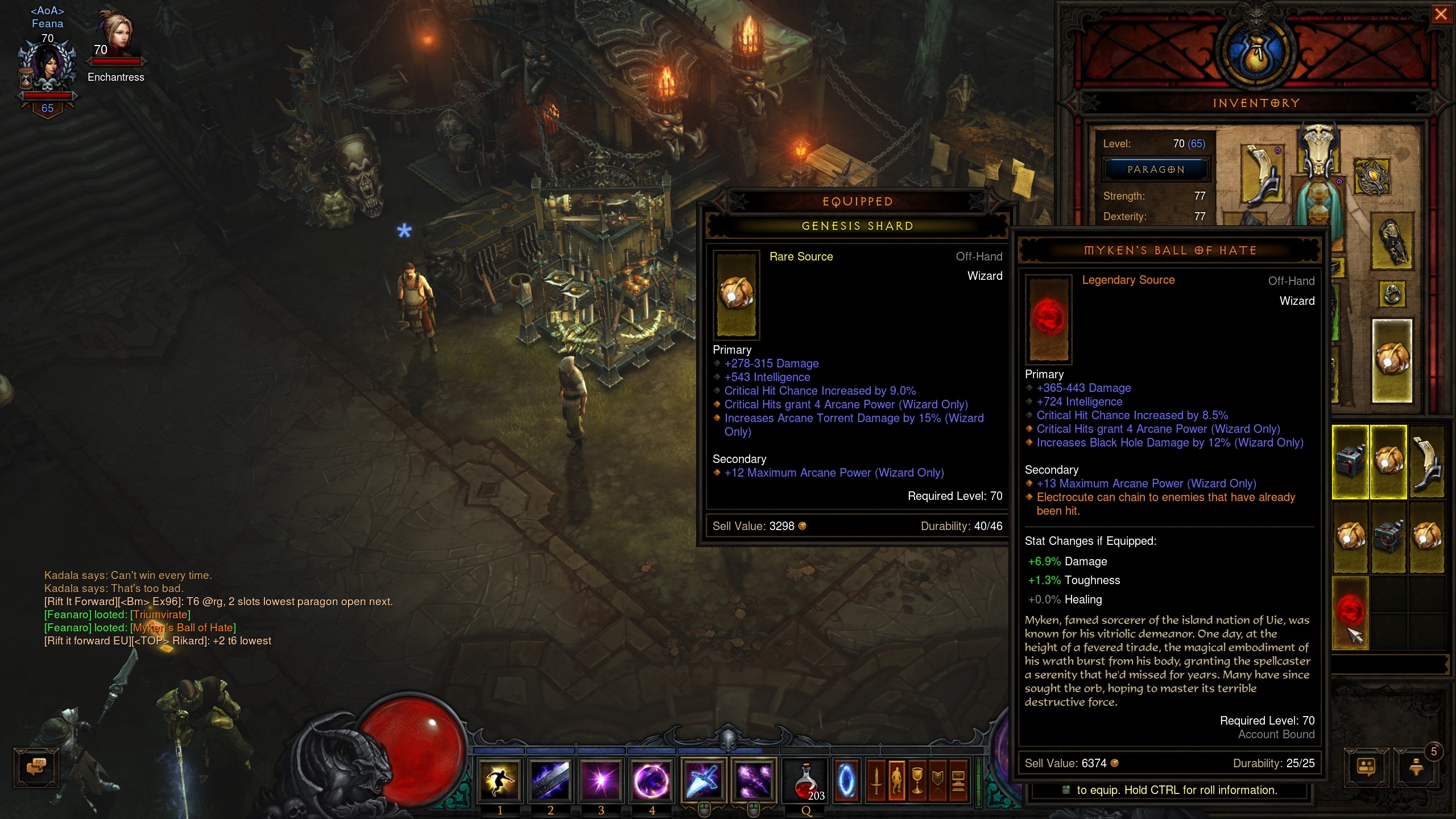Image resolution: width=1456 pixels, height=819 pixels.
Task: Cast the Black Hole skill in slot 4
Action: 652,780
